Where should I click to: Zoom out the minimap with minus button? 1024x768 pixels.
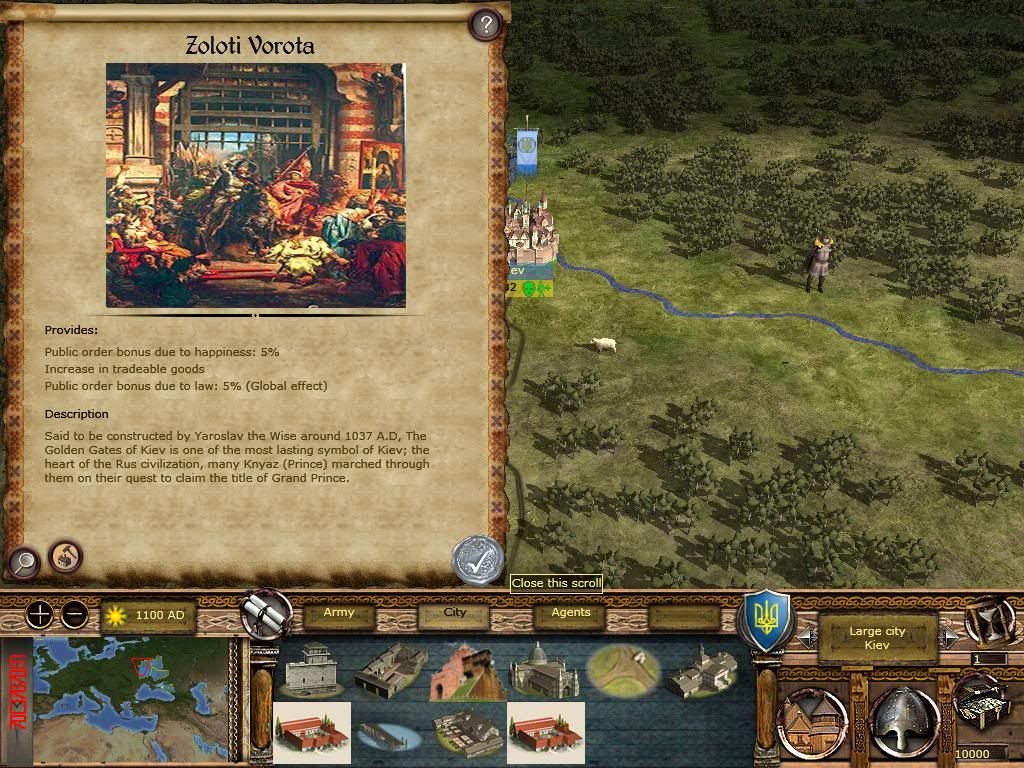coord(74,615)
